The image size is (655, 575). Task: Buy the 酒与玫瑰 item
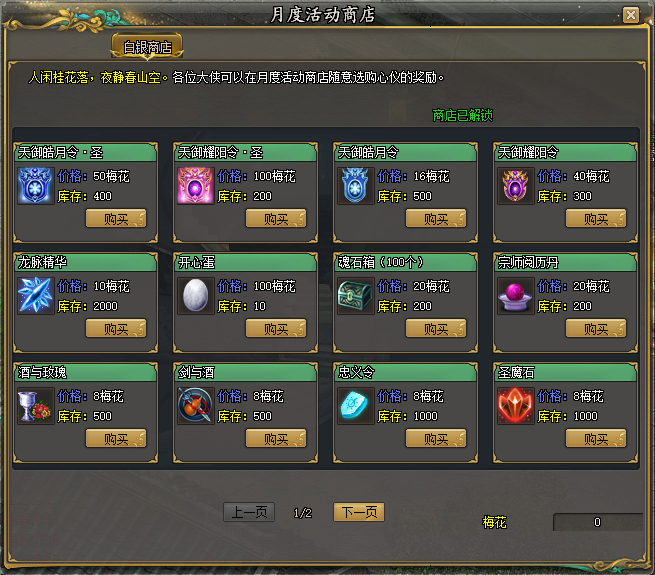(116, 438)
